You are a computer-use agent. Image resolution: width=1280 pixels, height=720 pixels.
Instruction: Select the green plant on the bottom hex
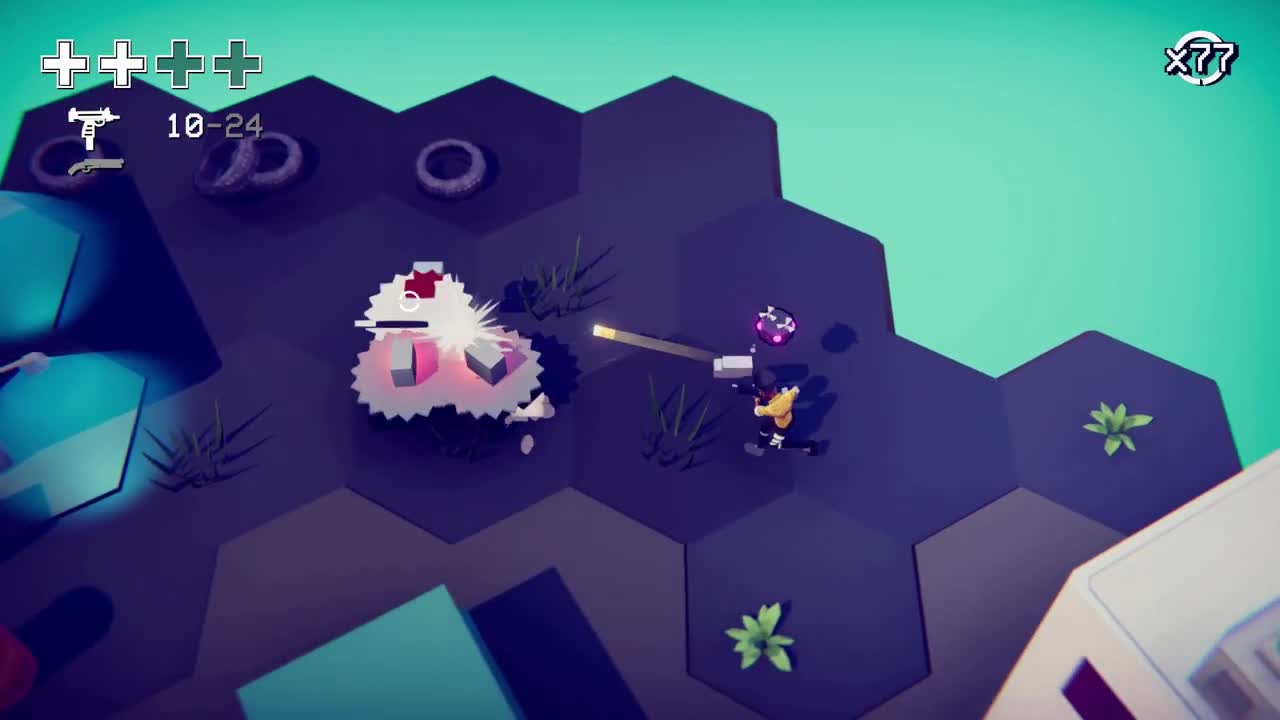758,637
